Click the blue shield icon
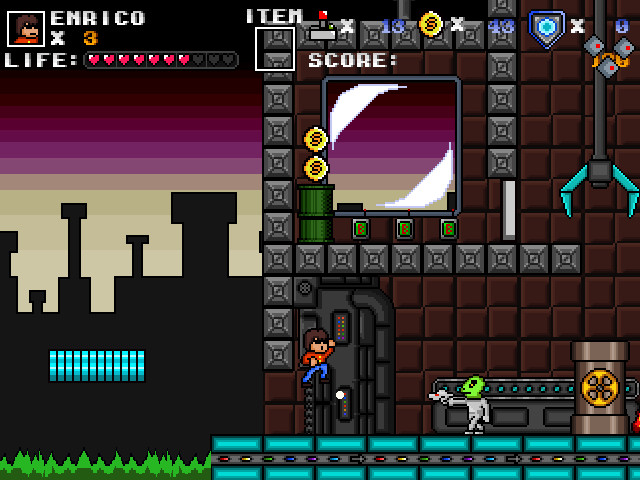This screenshot has width=640, height=480. 546,26
